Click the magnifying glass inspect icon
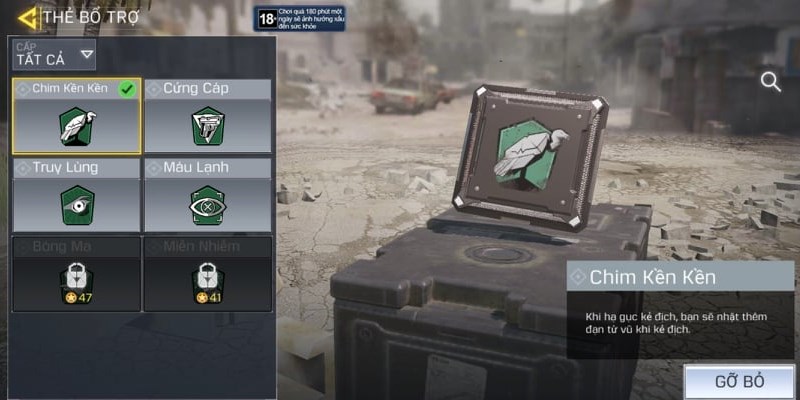The width and height of the screenshot is (800, 400). tap(771, 82)
